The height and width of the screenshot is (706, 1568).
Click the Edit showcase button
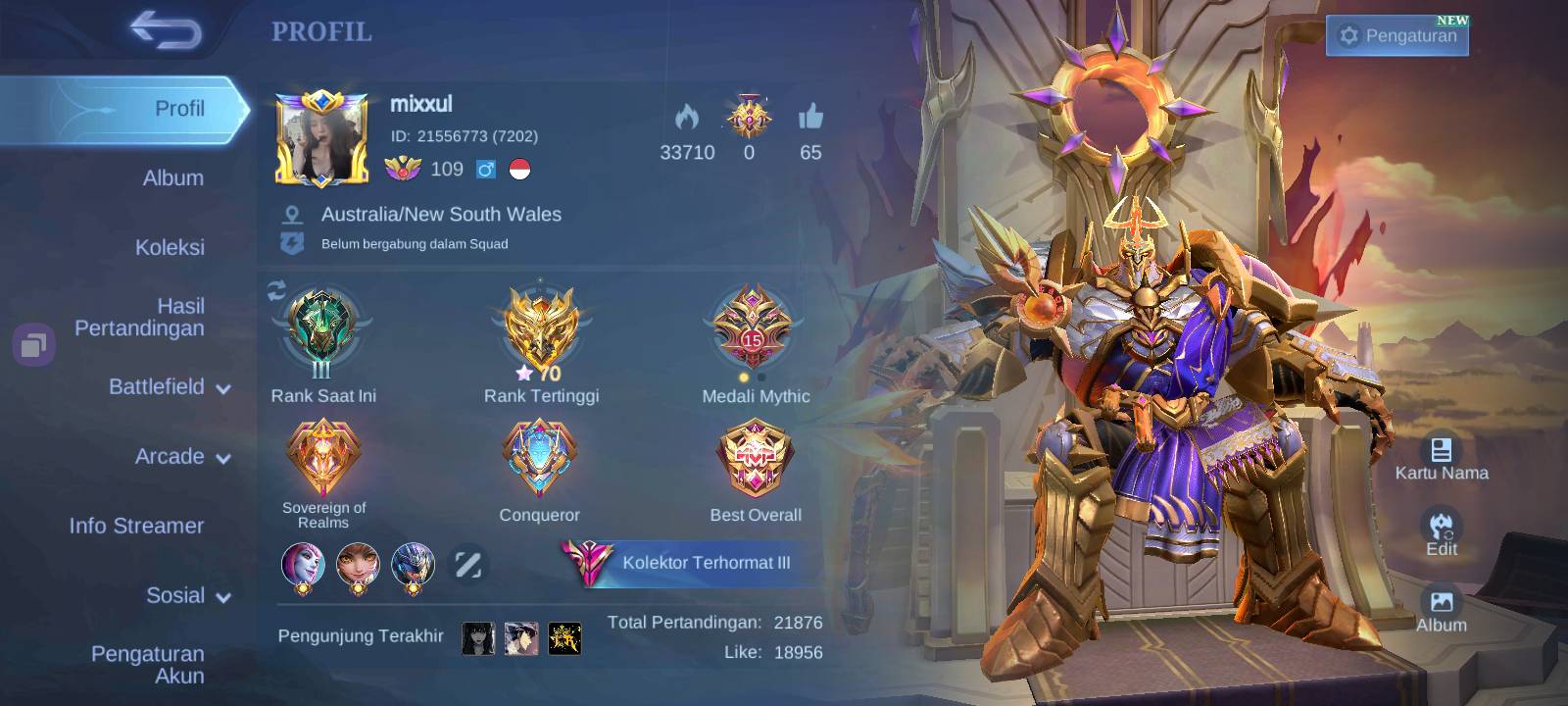(1441, 534)
